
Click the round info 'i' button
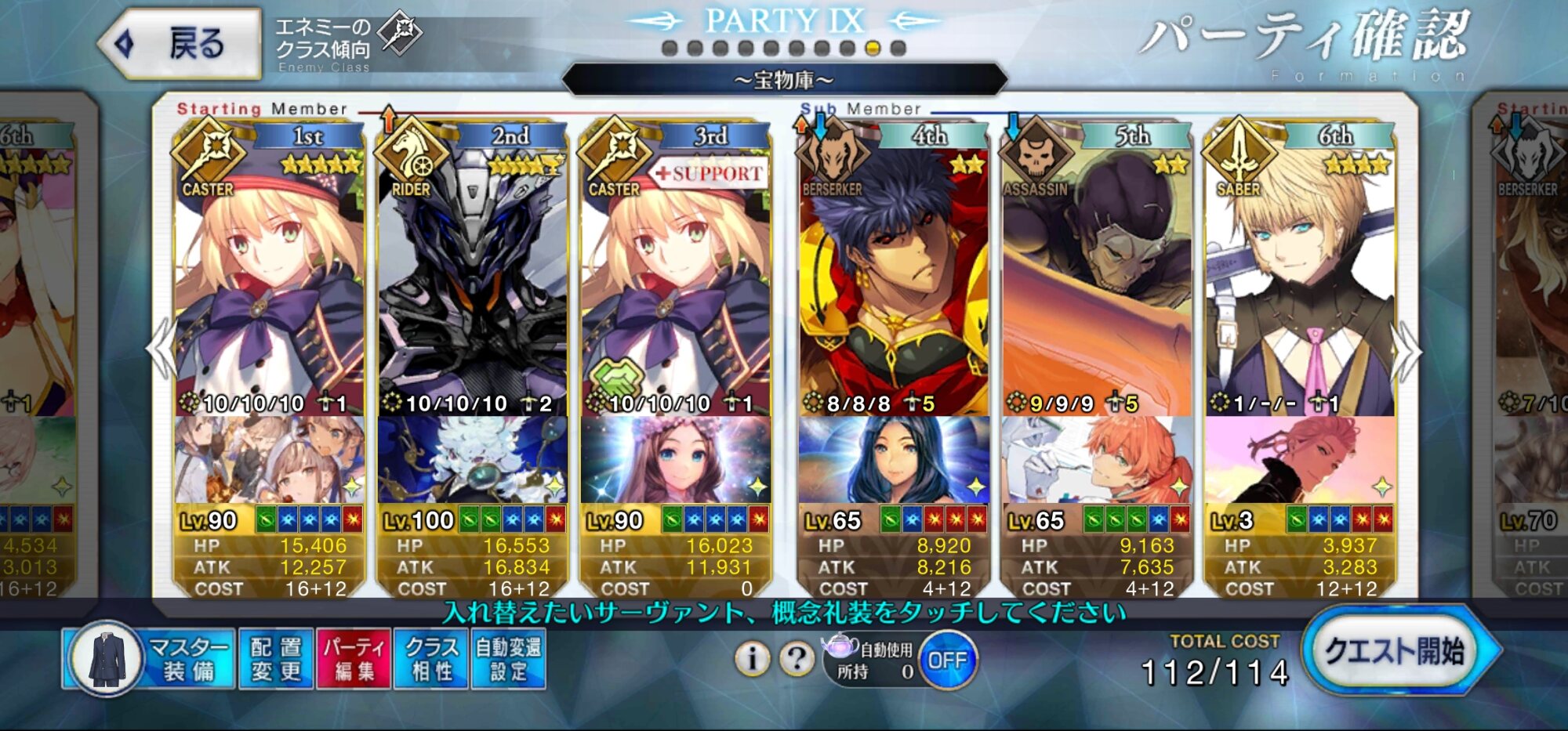752,660
